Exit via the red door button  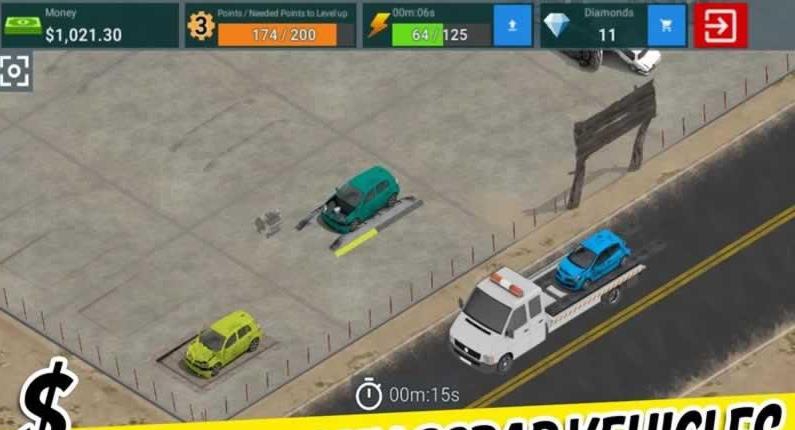(721, 26)
